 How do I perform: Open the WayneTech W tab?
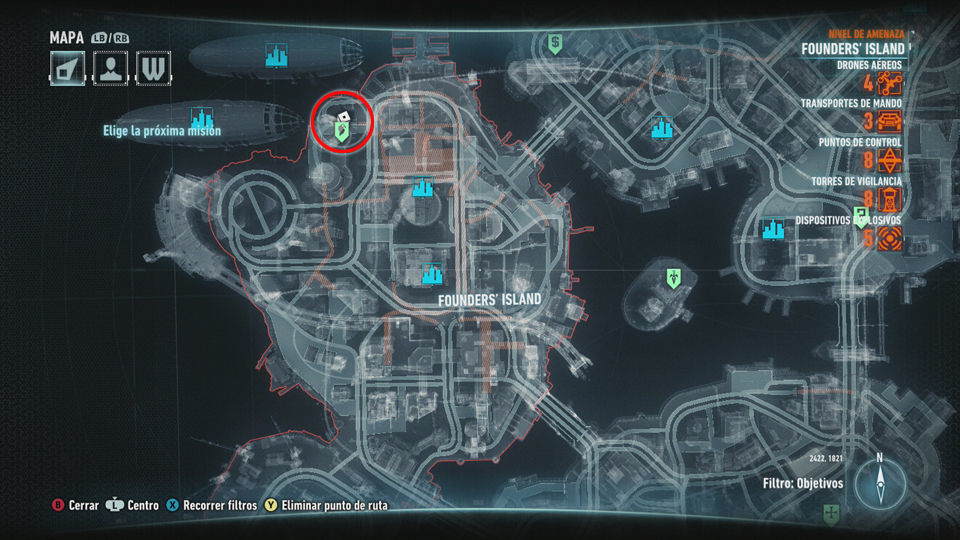pos(152,68)
